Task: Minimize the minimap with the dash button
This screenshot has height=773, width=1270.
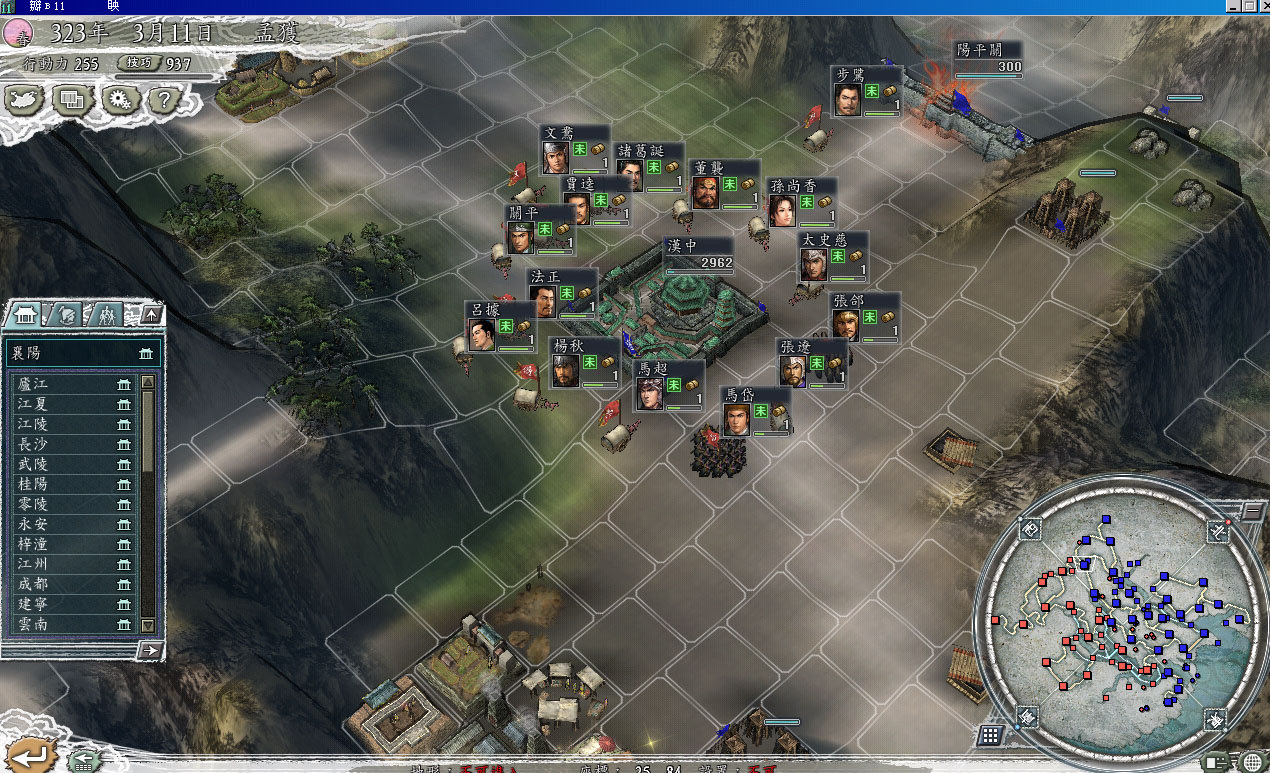Action: [x=1254, y=511]
